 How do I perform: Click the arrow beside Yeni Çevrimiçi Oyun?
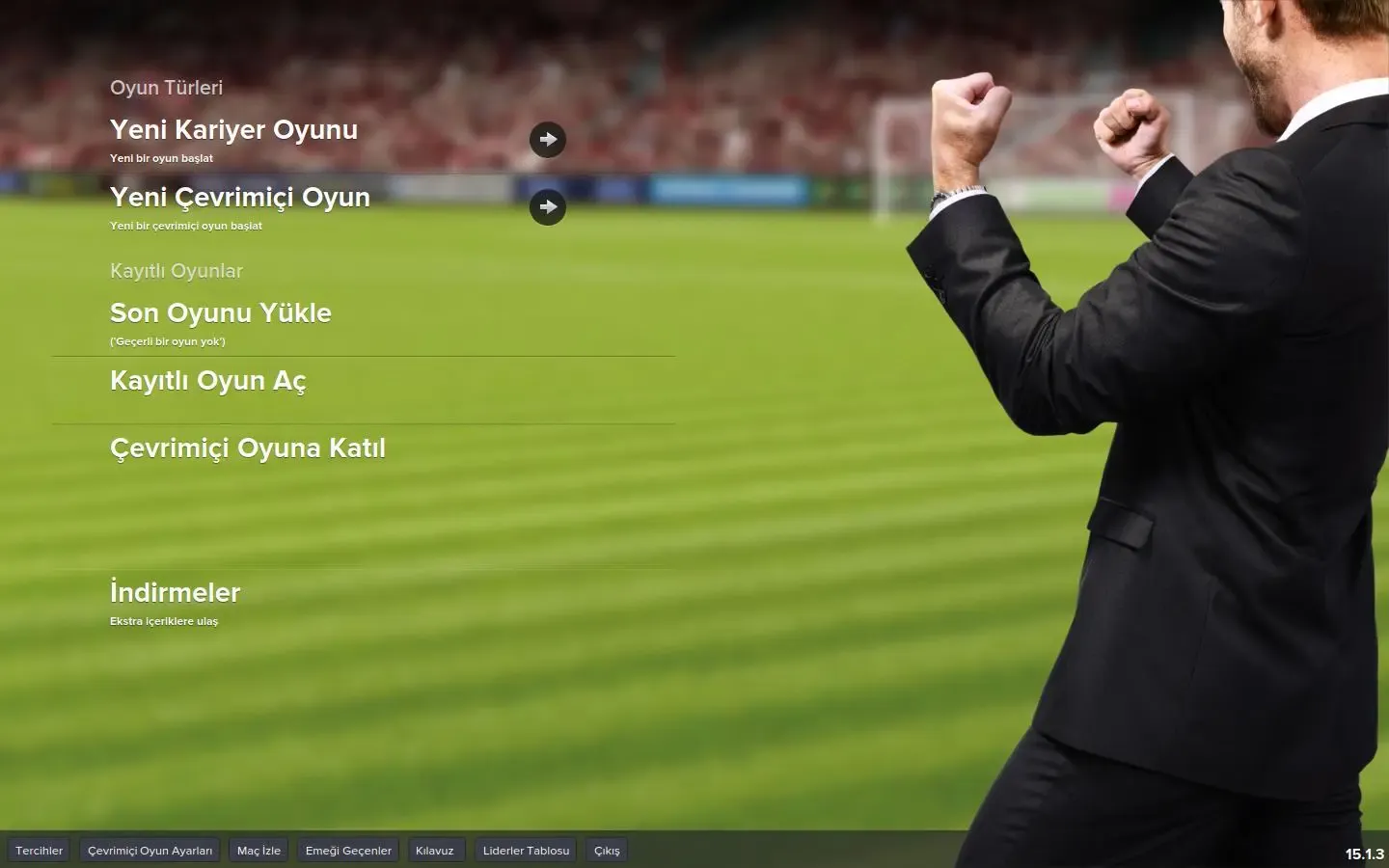(x=548, y=207)
